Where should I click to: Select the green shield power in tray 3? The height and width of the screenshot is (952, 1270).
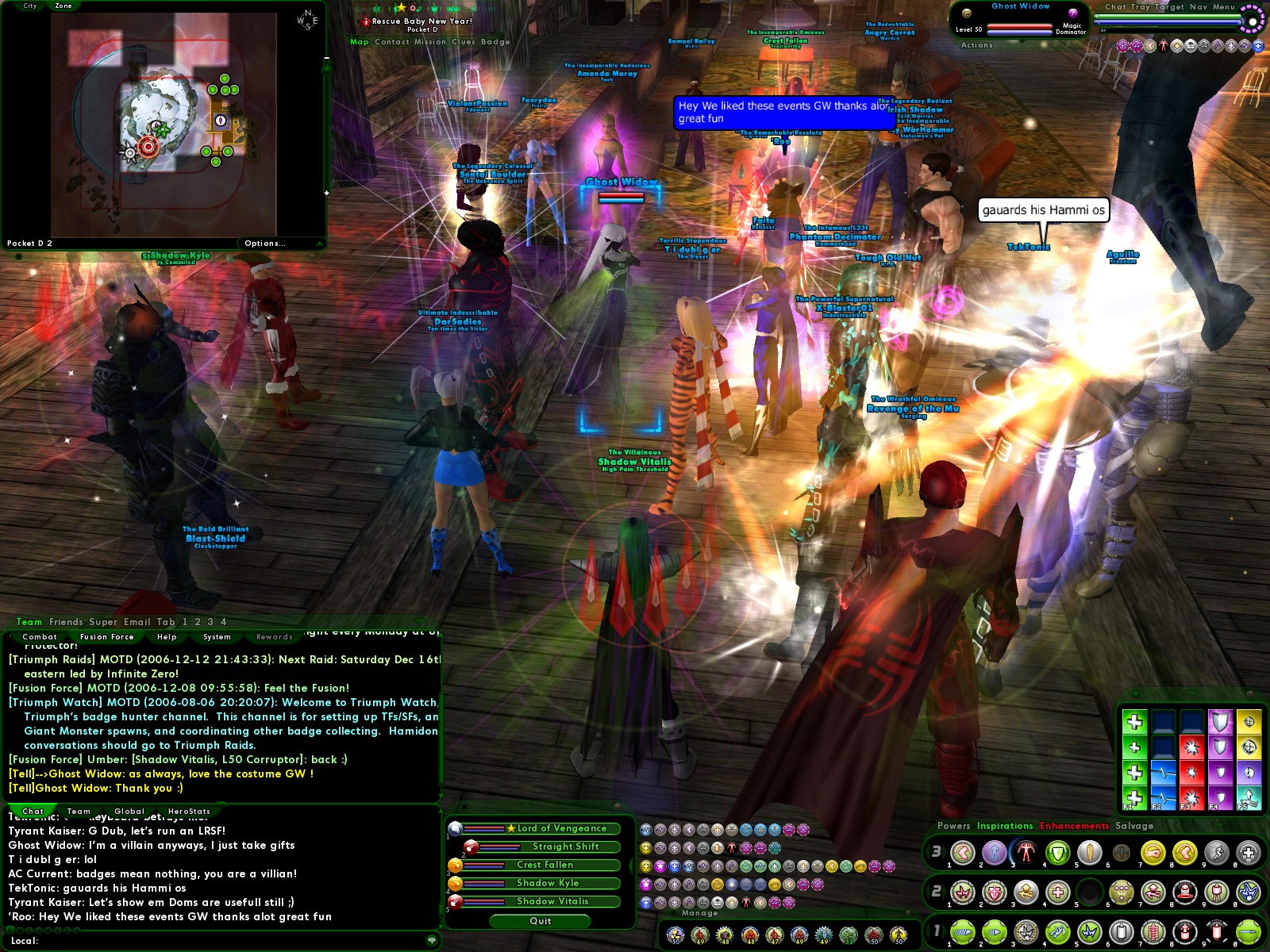[x=1056, y=853]
